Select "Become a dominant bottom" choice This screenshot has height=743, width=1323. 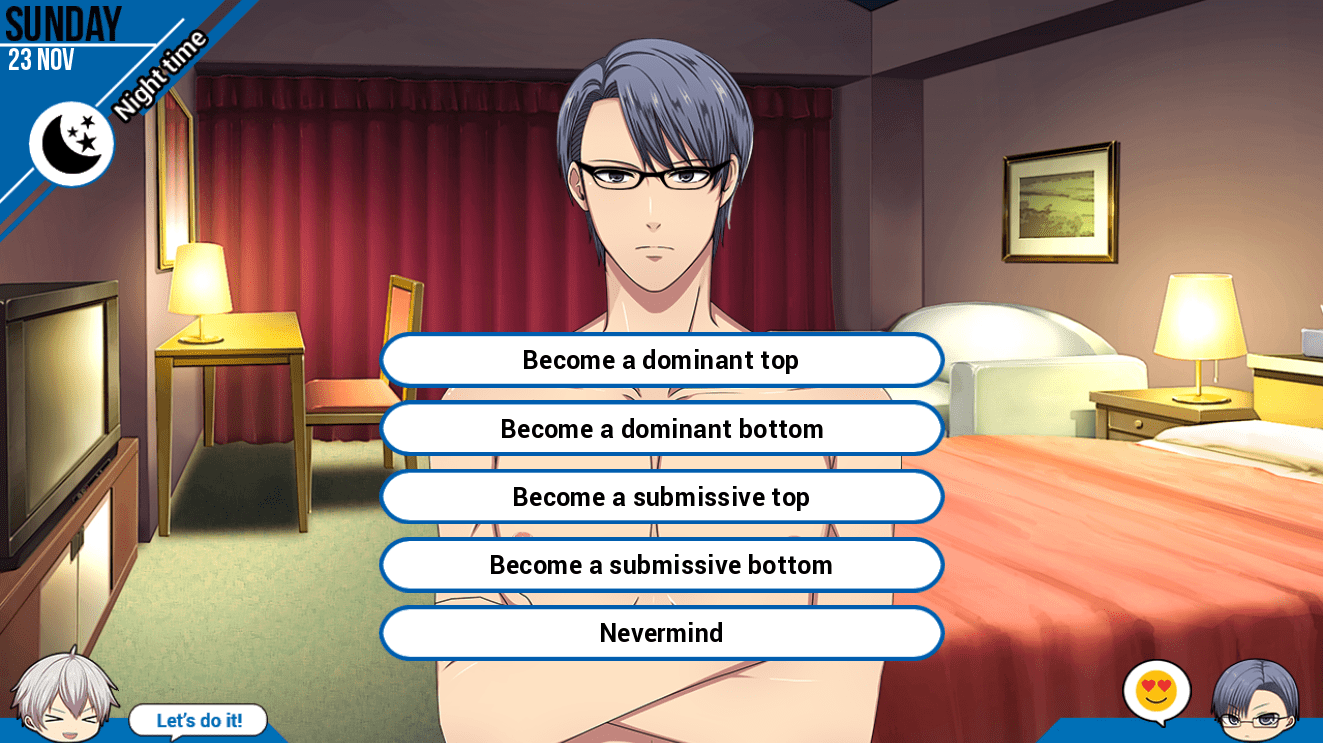pyautogui.click(x=661, y=429)
